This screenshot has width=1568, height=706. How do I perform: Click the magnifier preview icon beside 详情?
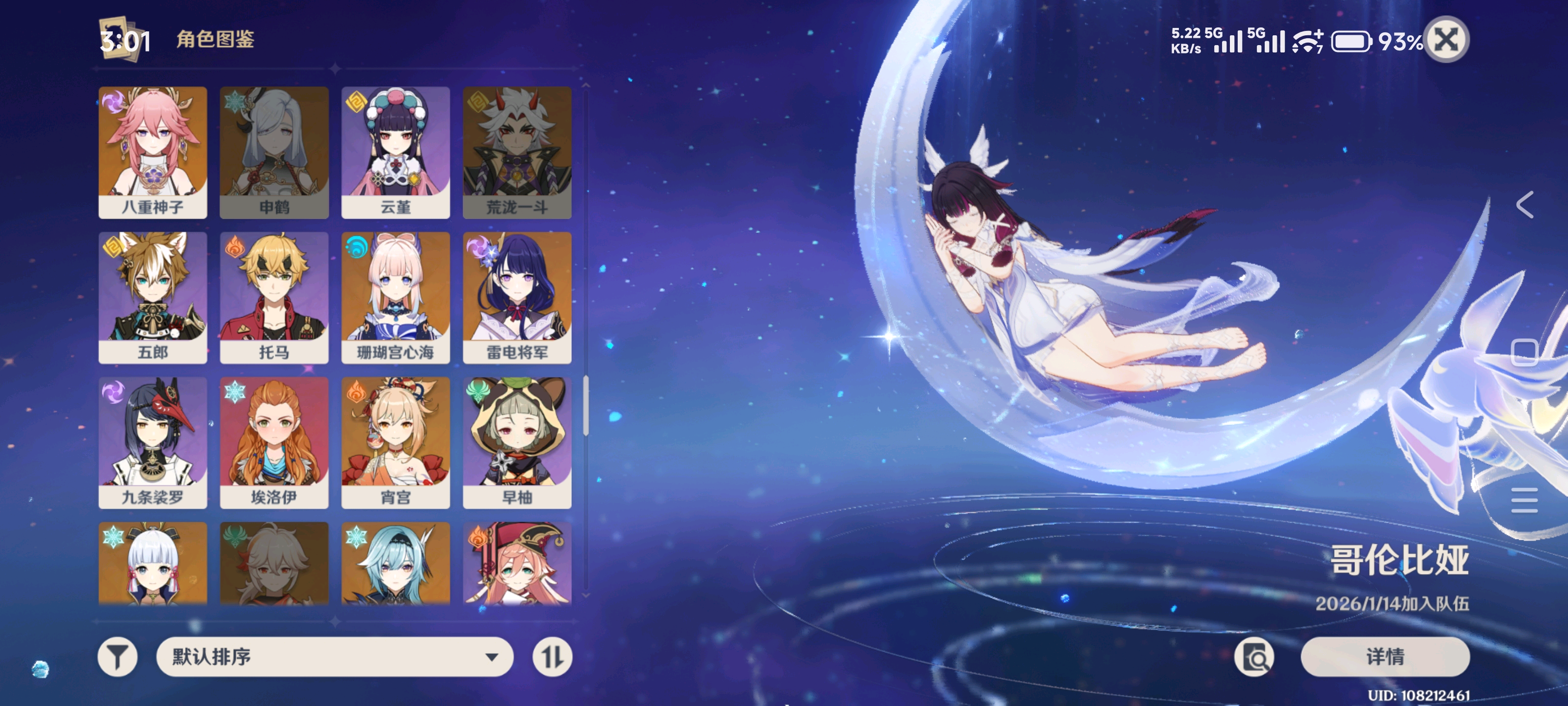point(1254,656)
